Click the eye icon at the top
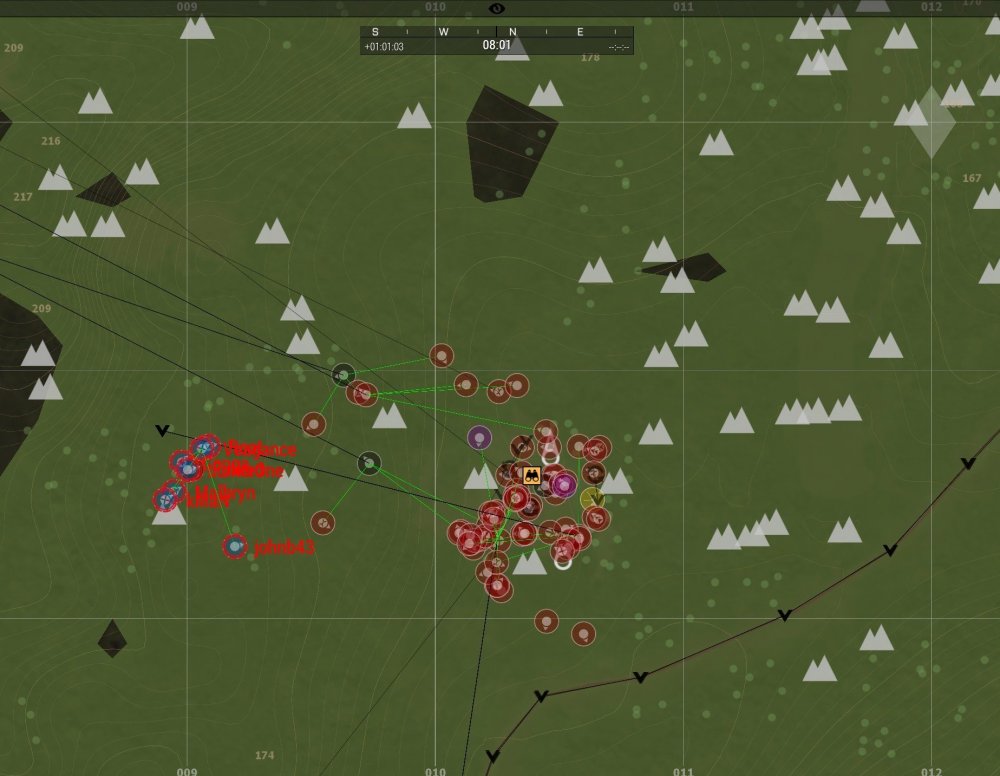Viewport: 1000px width, 776px height. 497,8
